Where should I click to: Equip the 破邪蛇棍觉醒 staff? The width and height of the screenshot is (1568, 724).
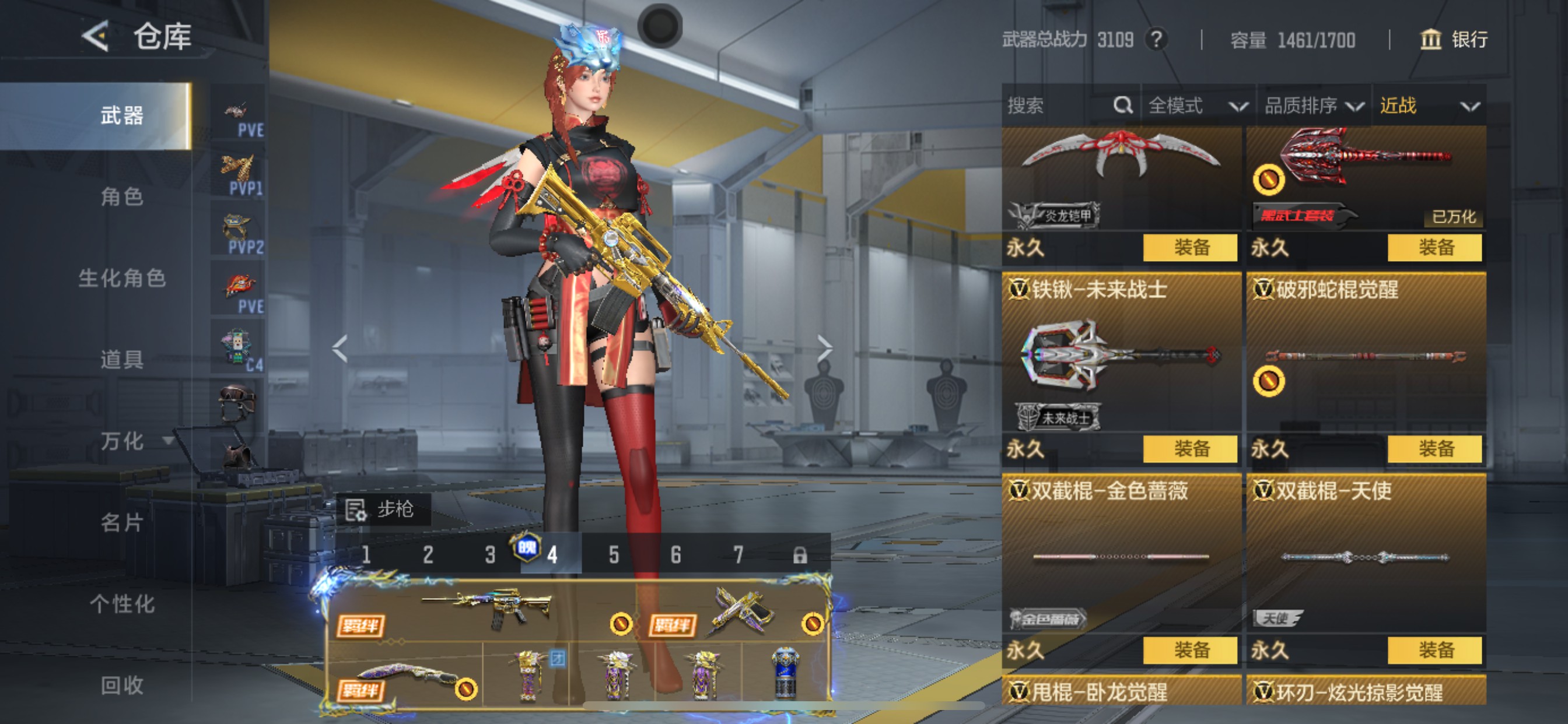[x=1434, y=449]
